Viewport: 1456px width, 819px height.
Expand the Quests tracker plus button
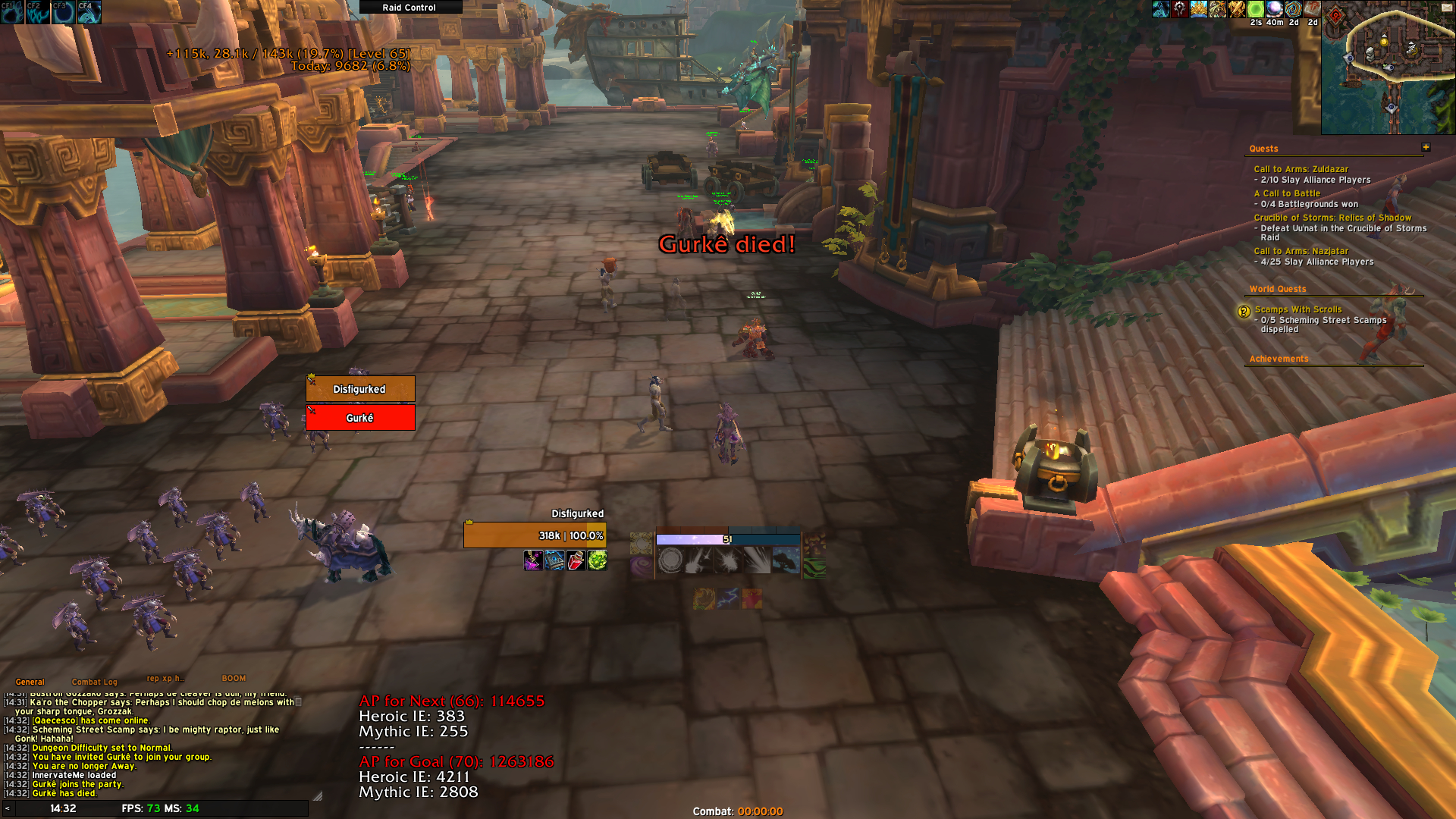click(1426, 147)
